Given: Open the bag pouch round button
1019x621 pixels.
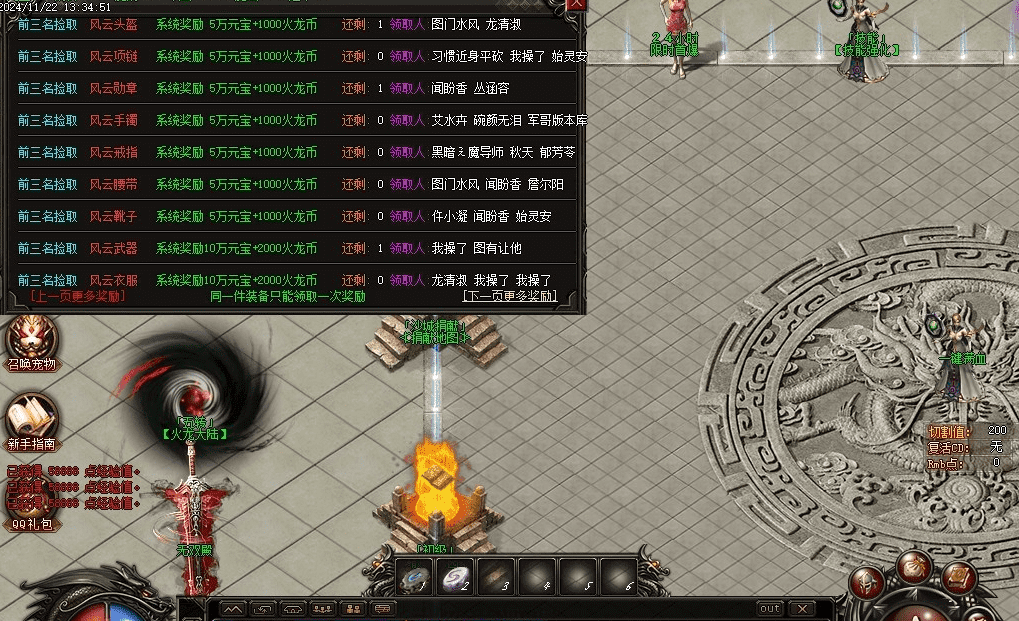Looking at the screenshot, I should coord(914,569).
